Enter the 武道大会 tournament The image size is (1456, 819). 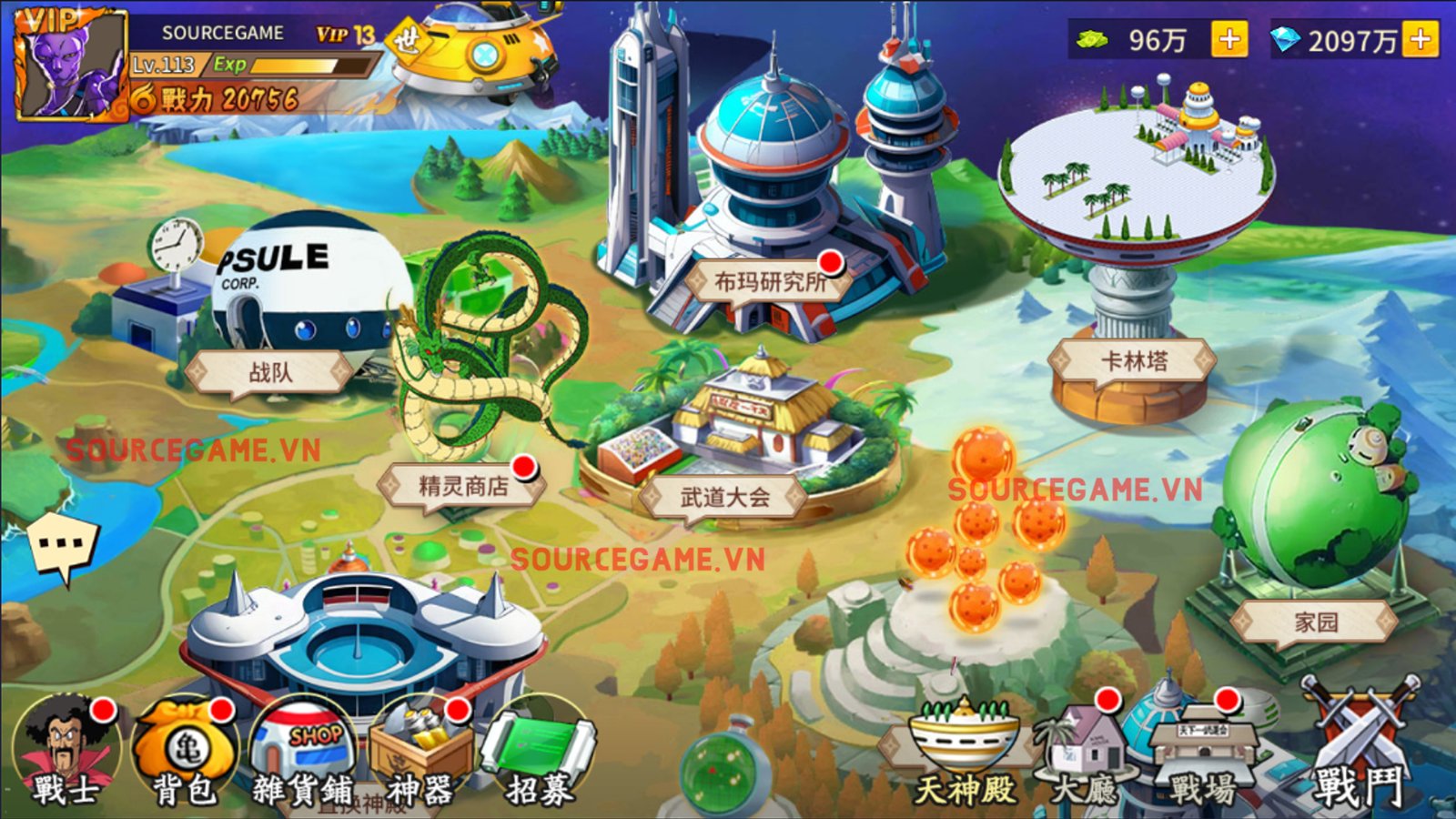724,498
